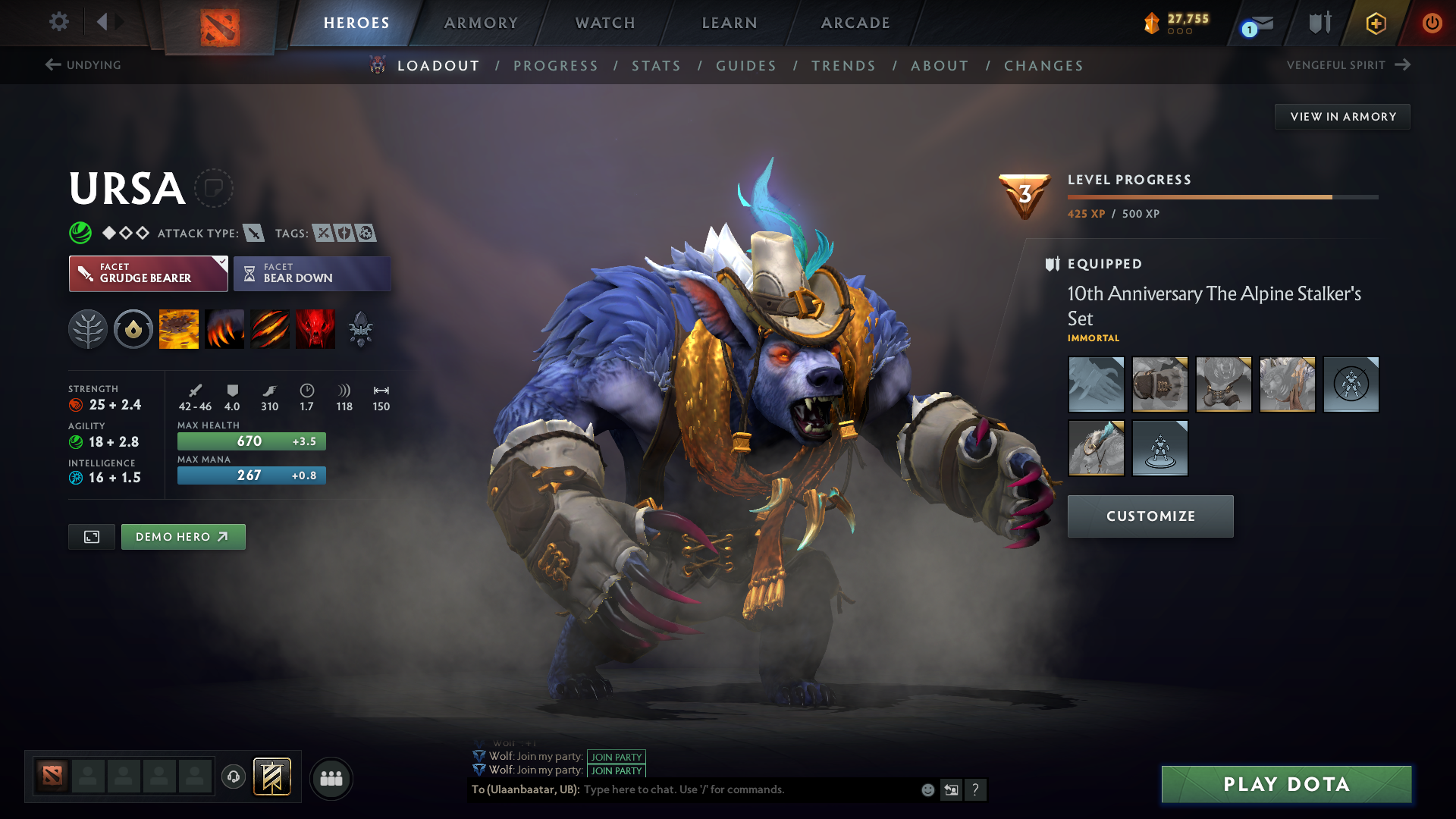The width and height of the screenshot is (1456, 819).
Task: Open Earthshock ability details
Action: tap(179, 328)
